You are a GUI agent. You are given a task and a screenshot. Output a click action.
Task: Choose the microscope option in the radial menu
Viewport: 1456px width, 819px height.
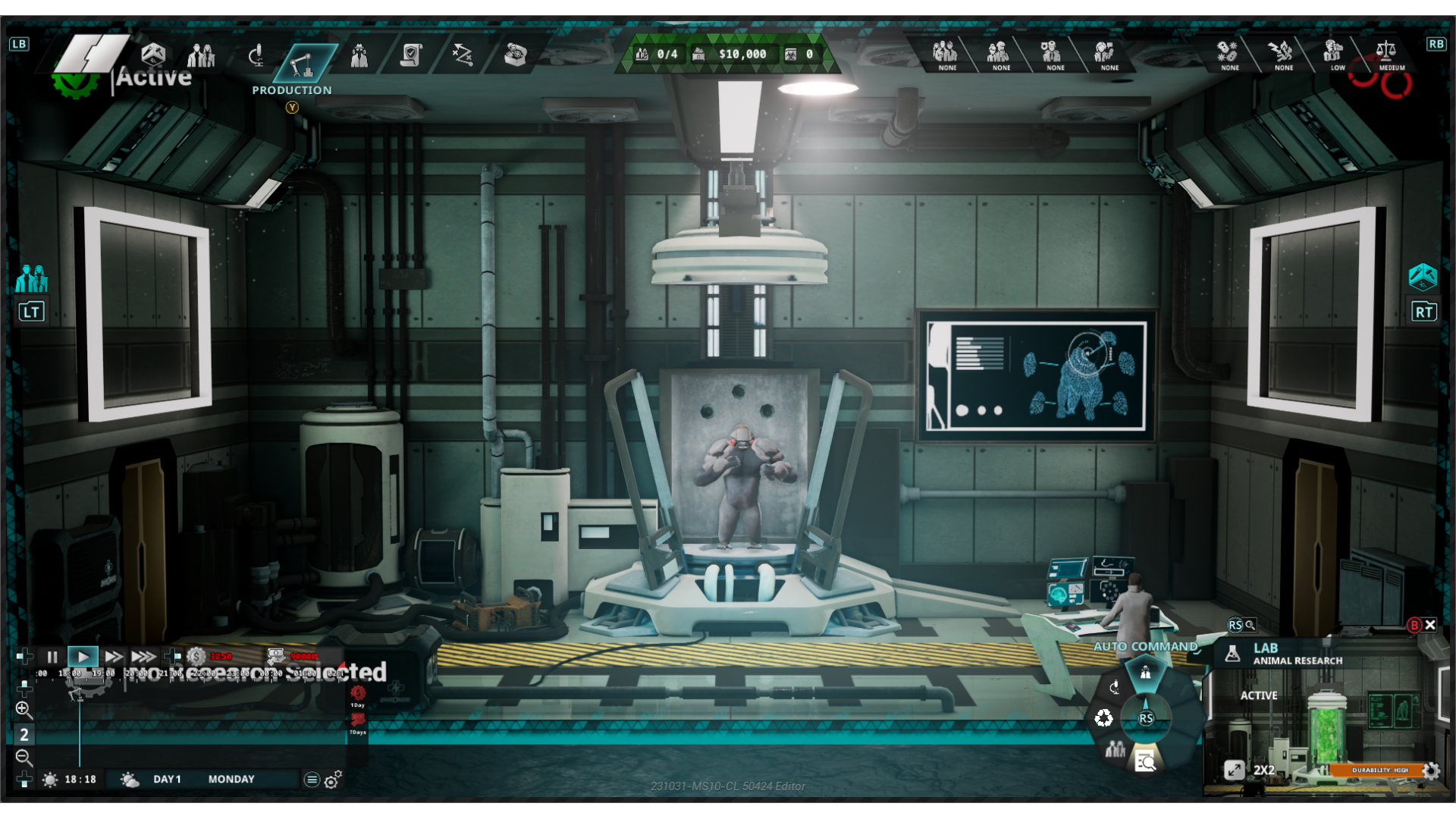pos(1114,688)
